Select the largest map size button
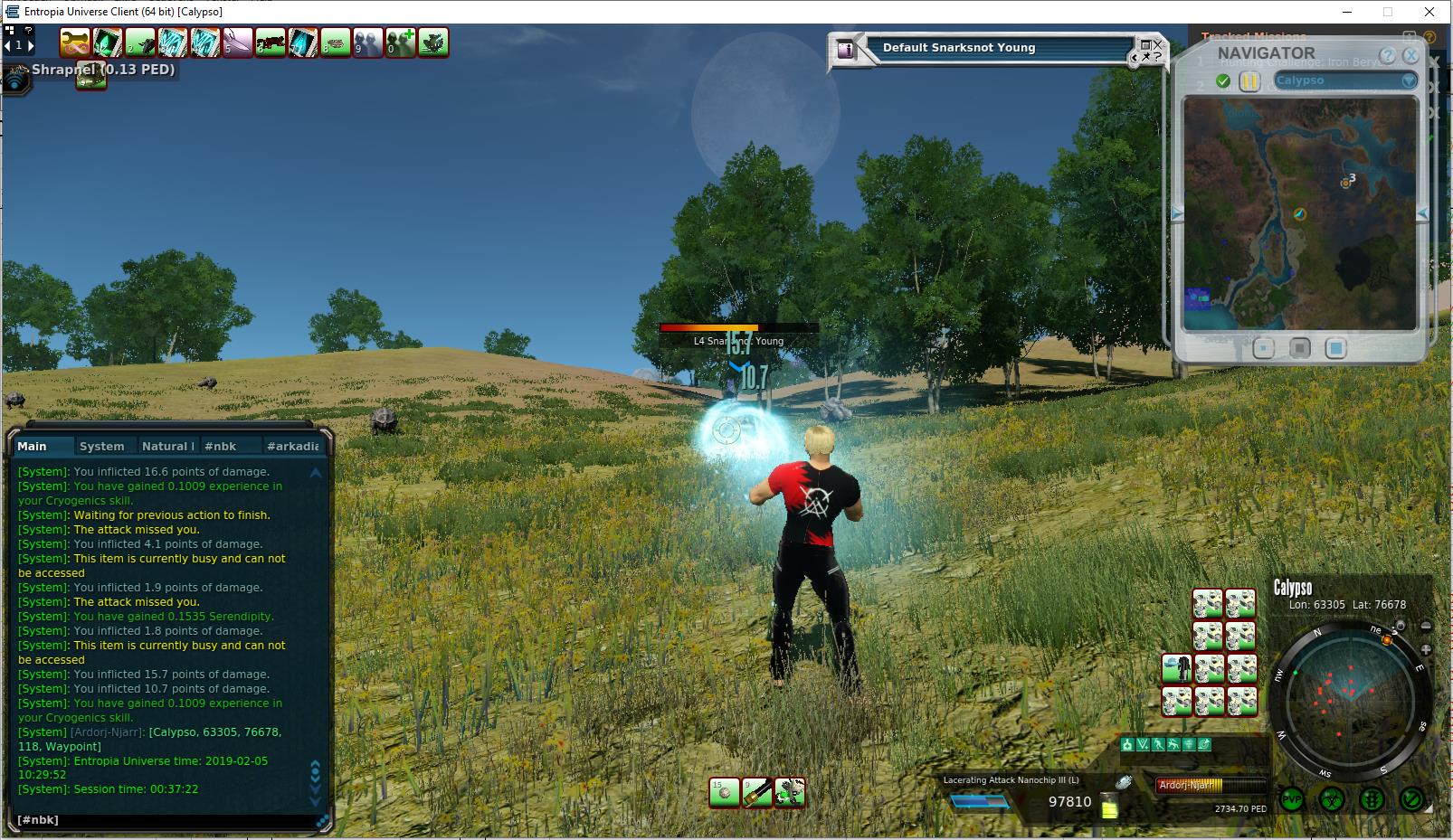 point(1335,348)
